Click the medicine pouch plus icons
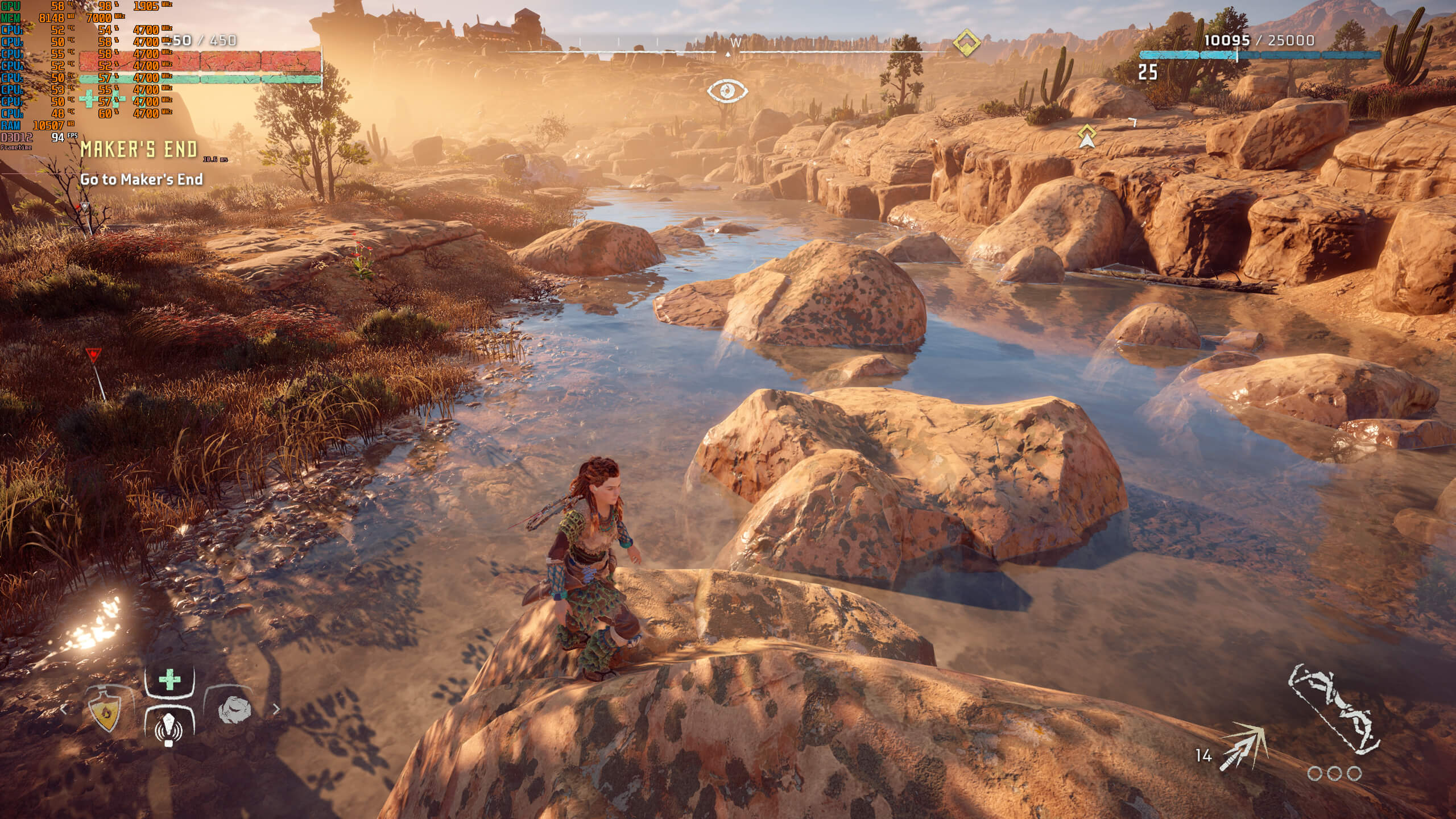The height and width of the screenshot is (819, 1456). [102, 100]
